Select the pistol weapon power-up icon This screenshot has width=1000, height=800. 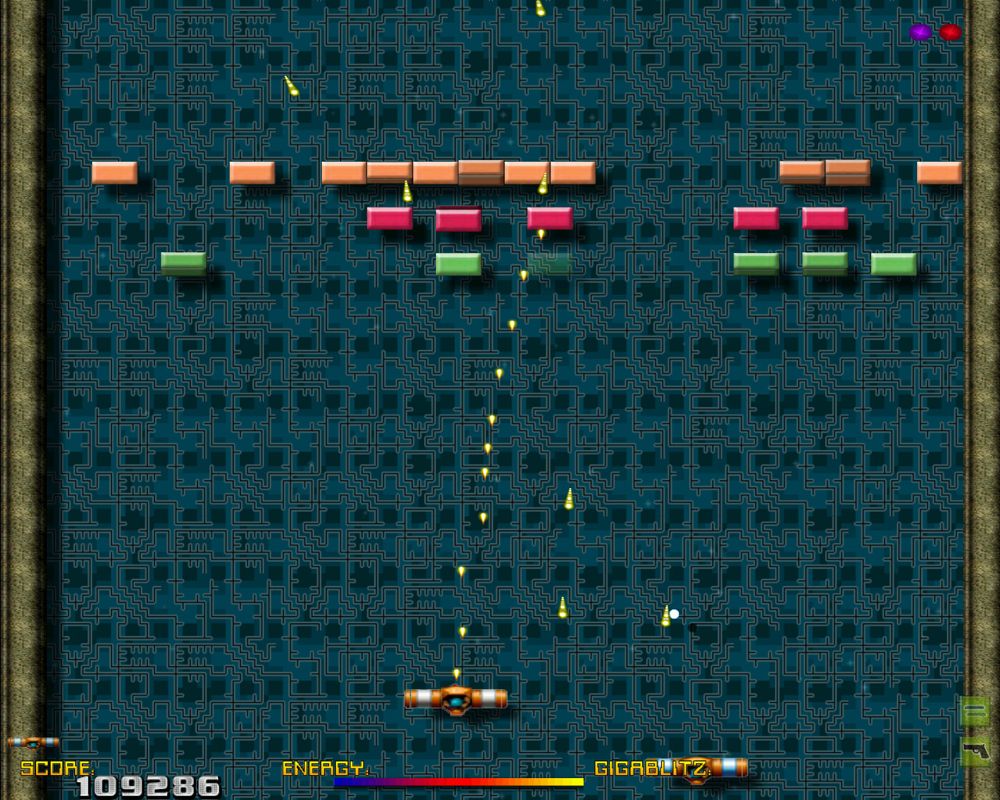pos(974,750)
